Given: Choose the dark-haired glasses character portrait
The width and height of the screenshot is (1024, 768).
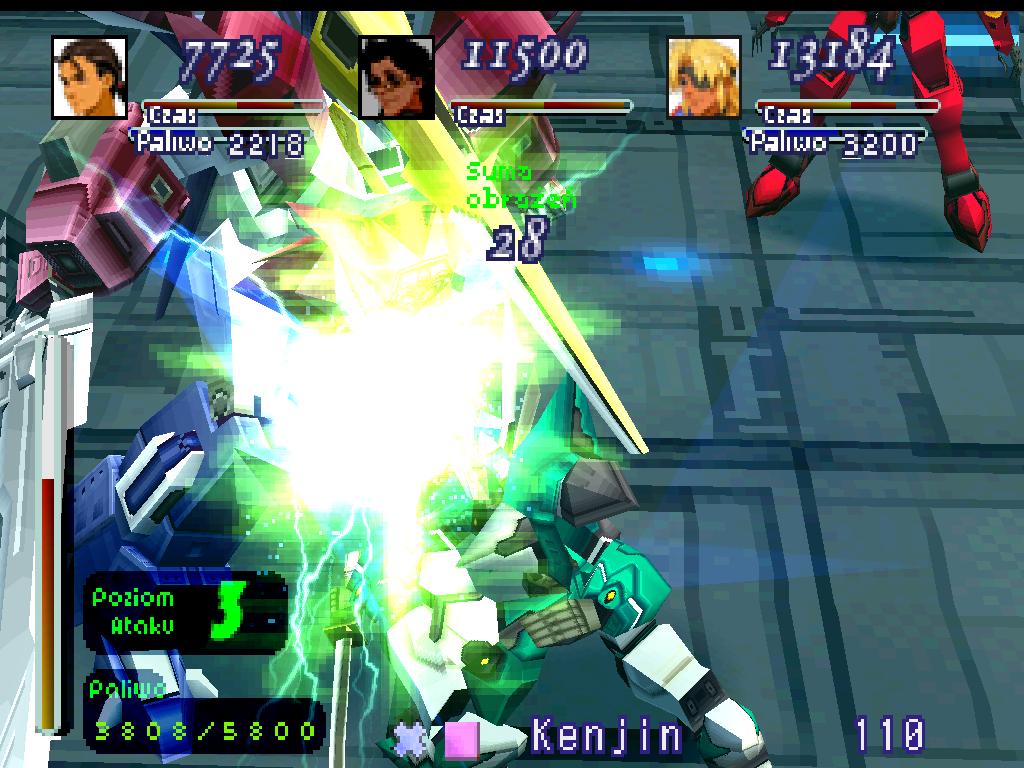Looking at the screenshot, I should (396, 78).
